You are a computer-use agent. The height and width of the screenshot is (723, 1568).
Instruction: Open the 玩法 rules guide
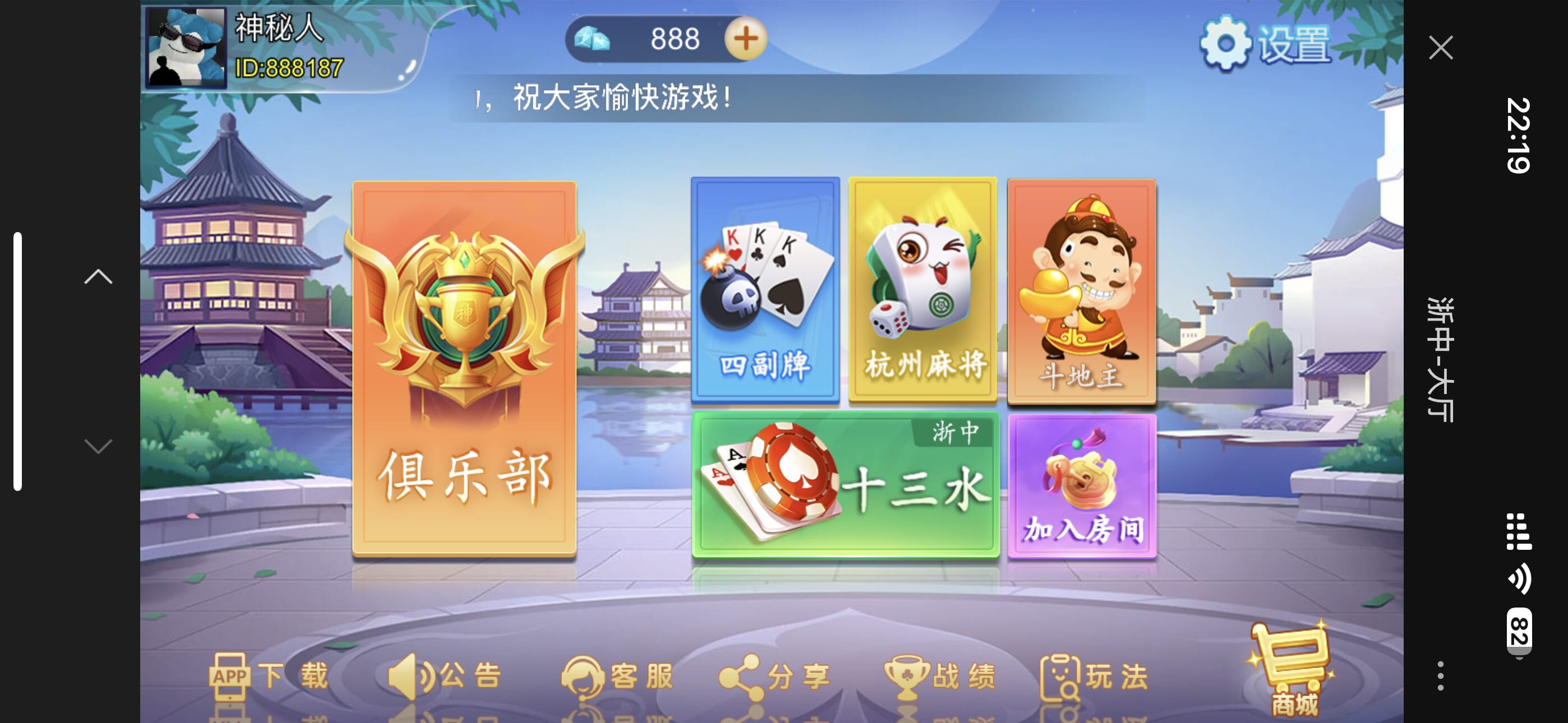click(x=1094, y=676)
